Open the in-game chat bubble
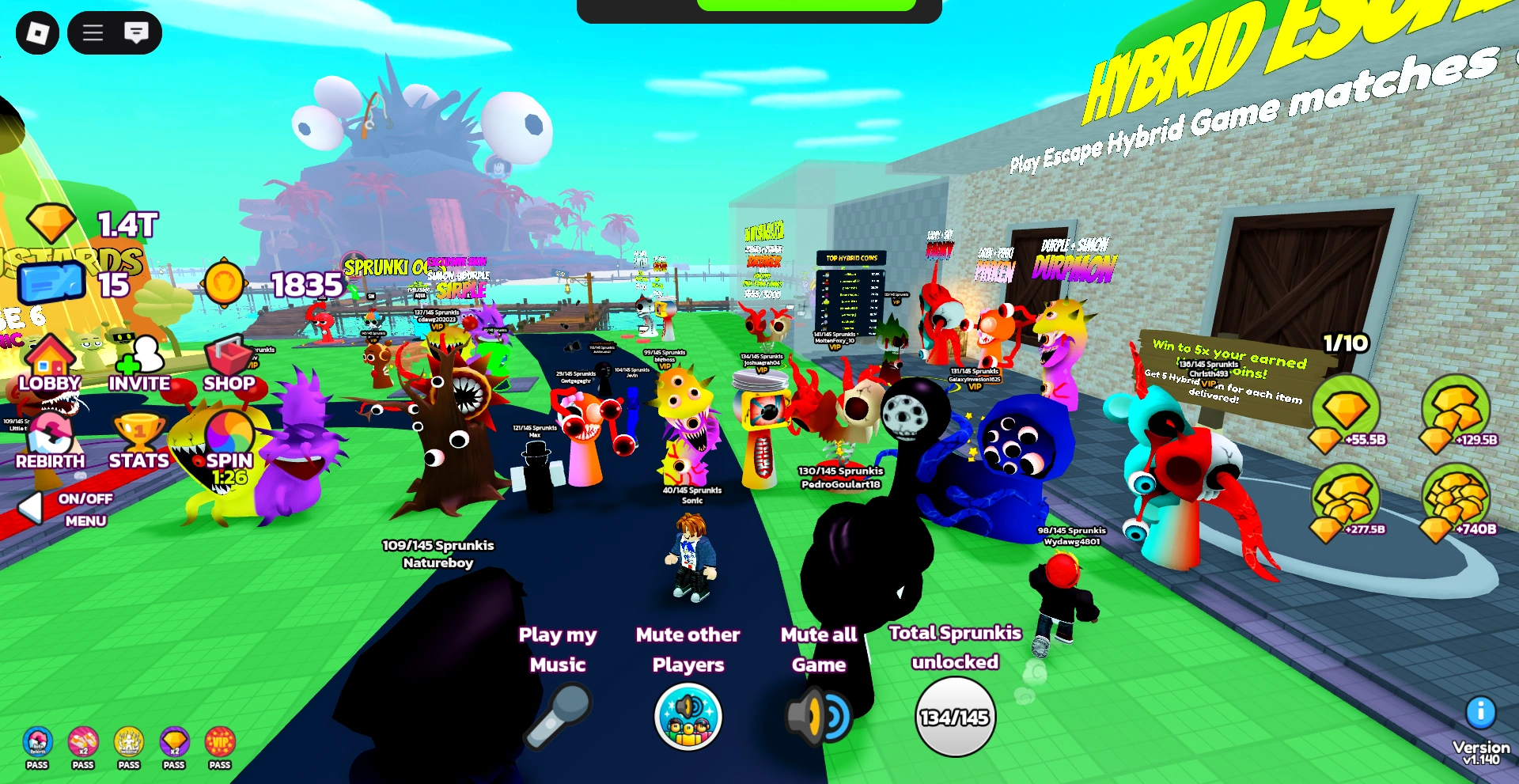Screen dimensions: 1519x784 click(136, 33)
